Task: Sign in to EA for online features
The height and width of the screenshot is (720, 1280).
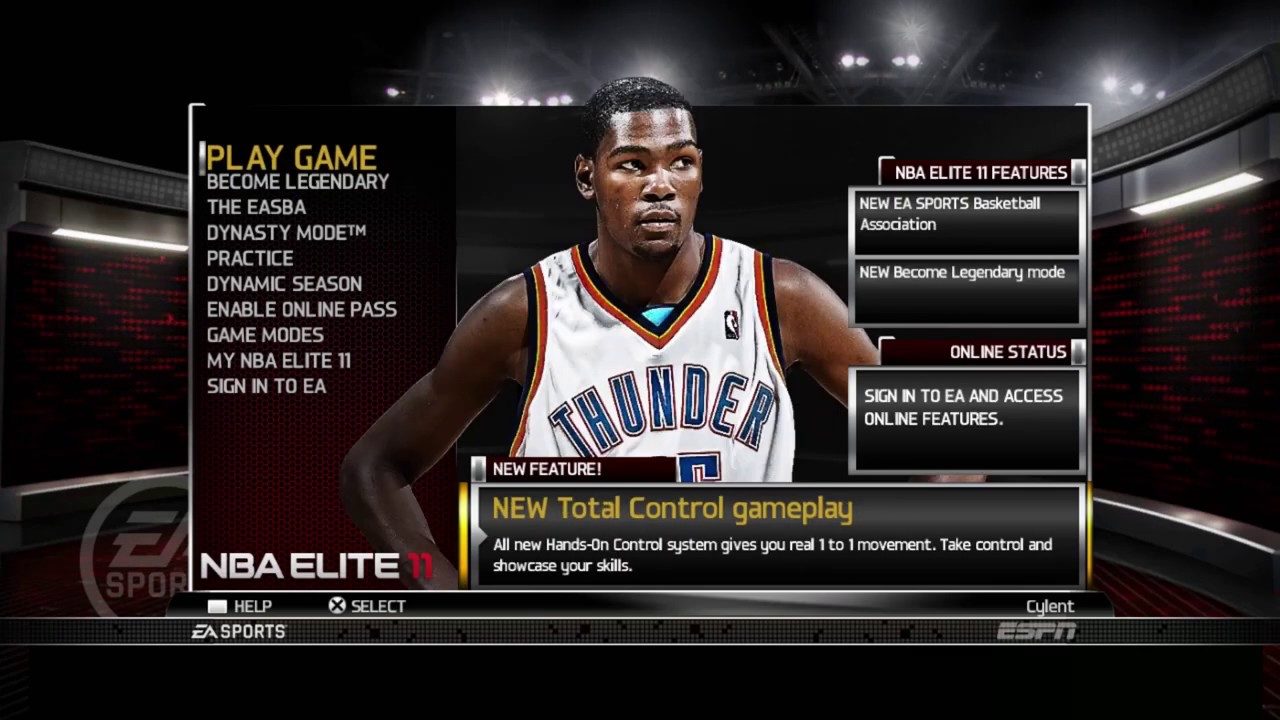Action: click(266, 386)
